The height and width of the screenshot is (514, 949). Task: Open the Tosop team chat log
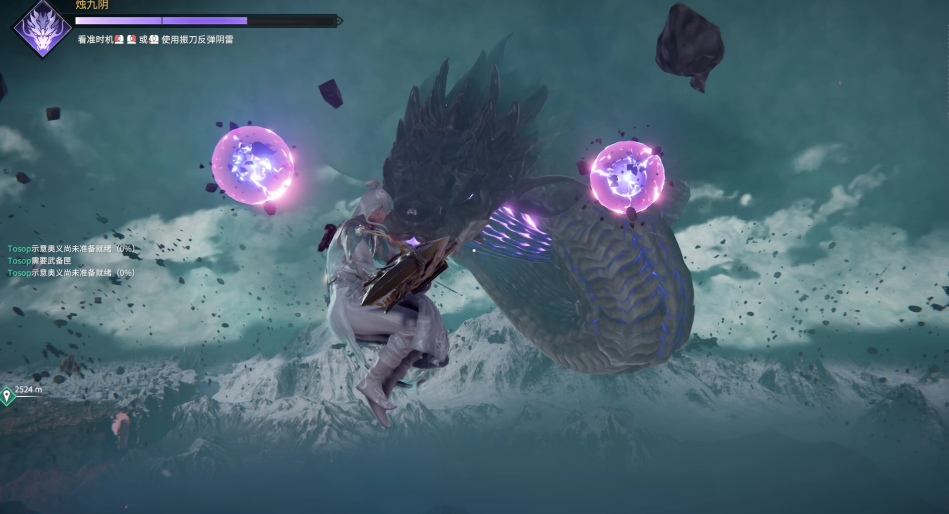coord(70,260)
